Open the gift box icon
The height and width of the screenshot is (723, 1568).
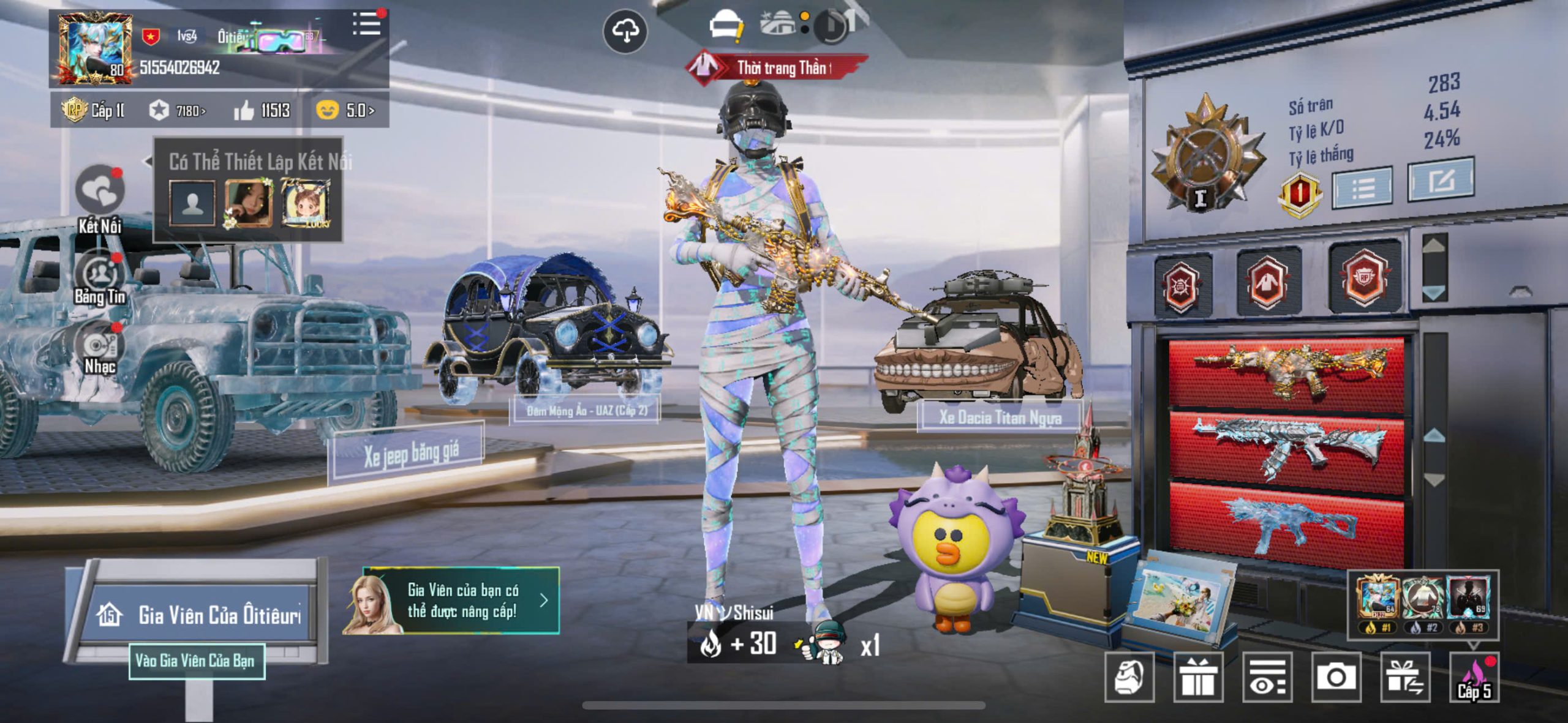[x=1198, y=677]
